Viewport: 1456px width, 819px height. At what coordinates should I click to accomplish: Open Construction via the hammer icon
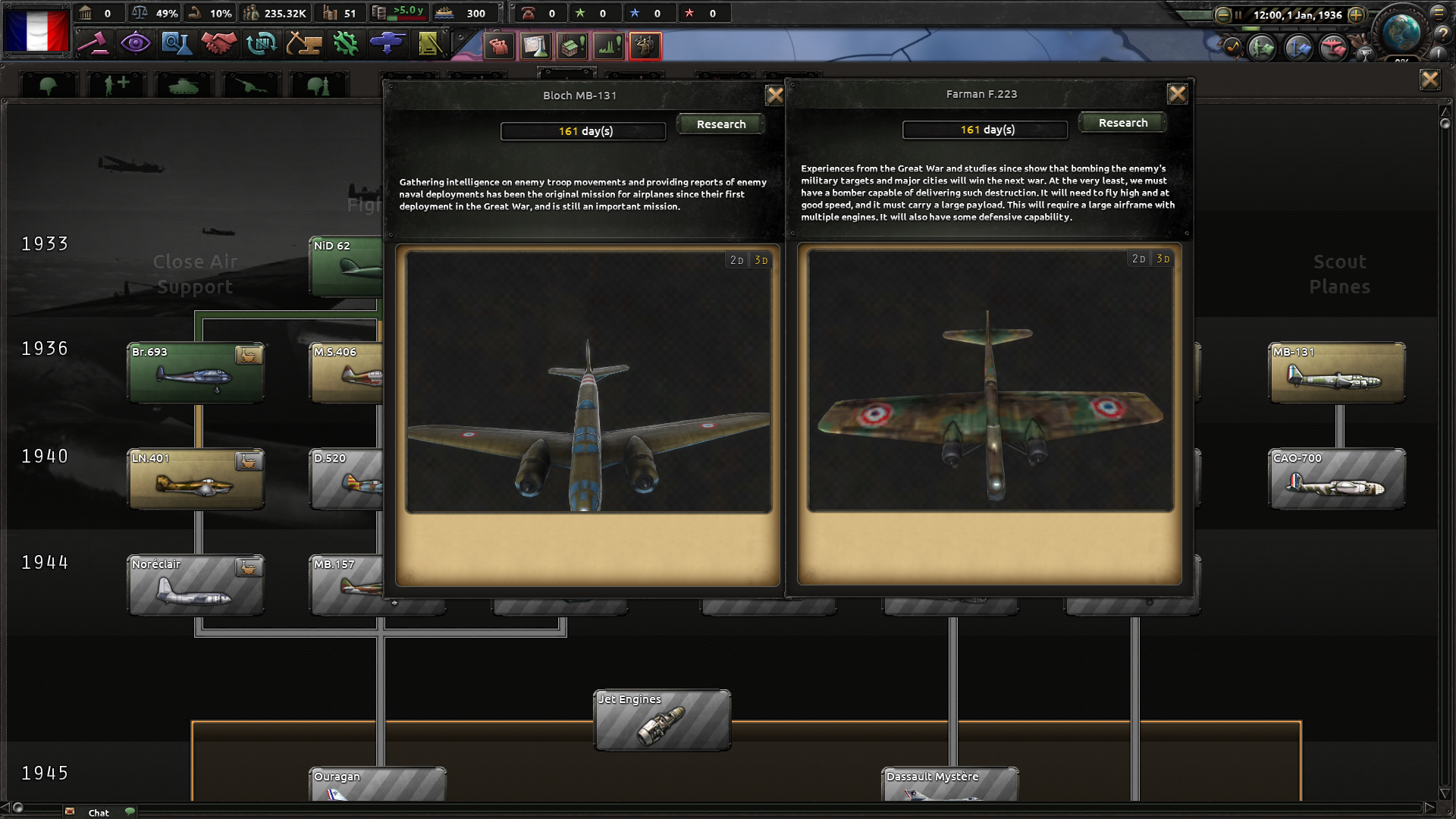304,45
